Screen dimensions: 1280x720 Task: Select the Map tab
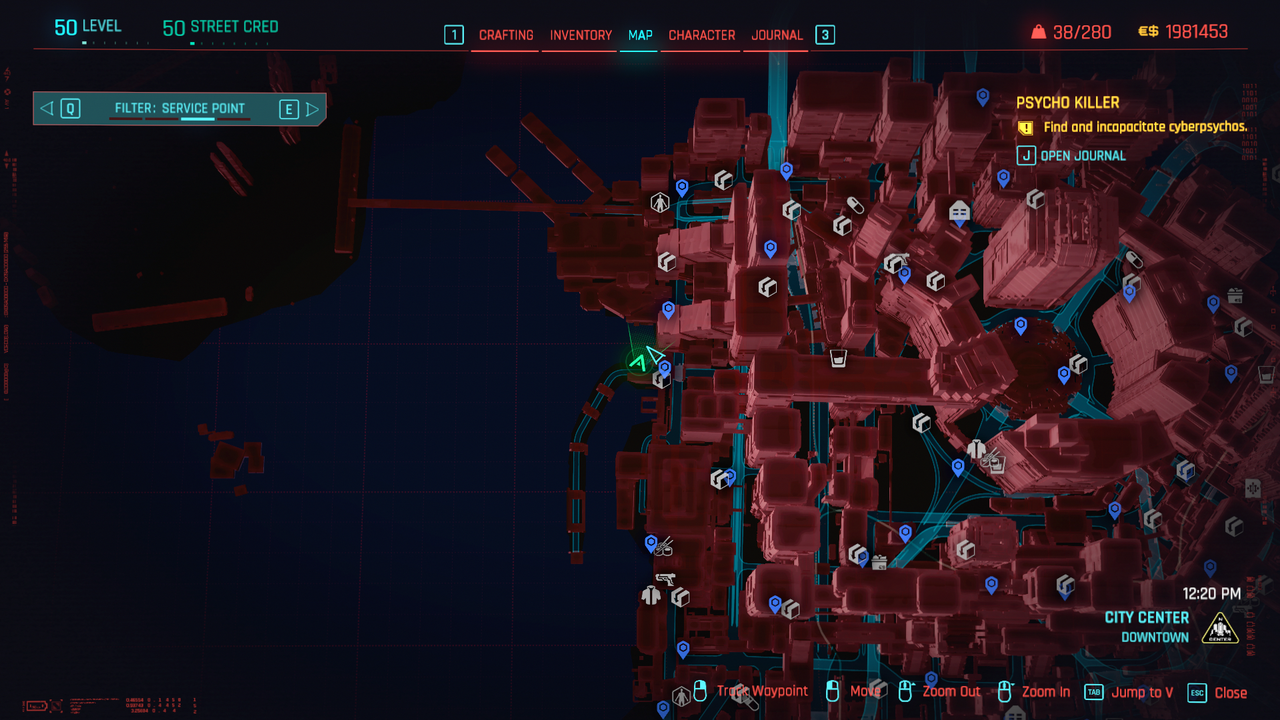tap(640, 35)
